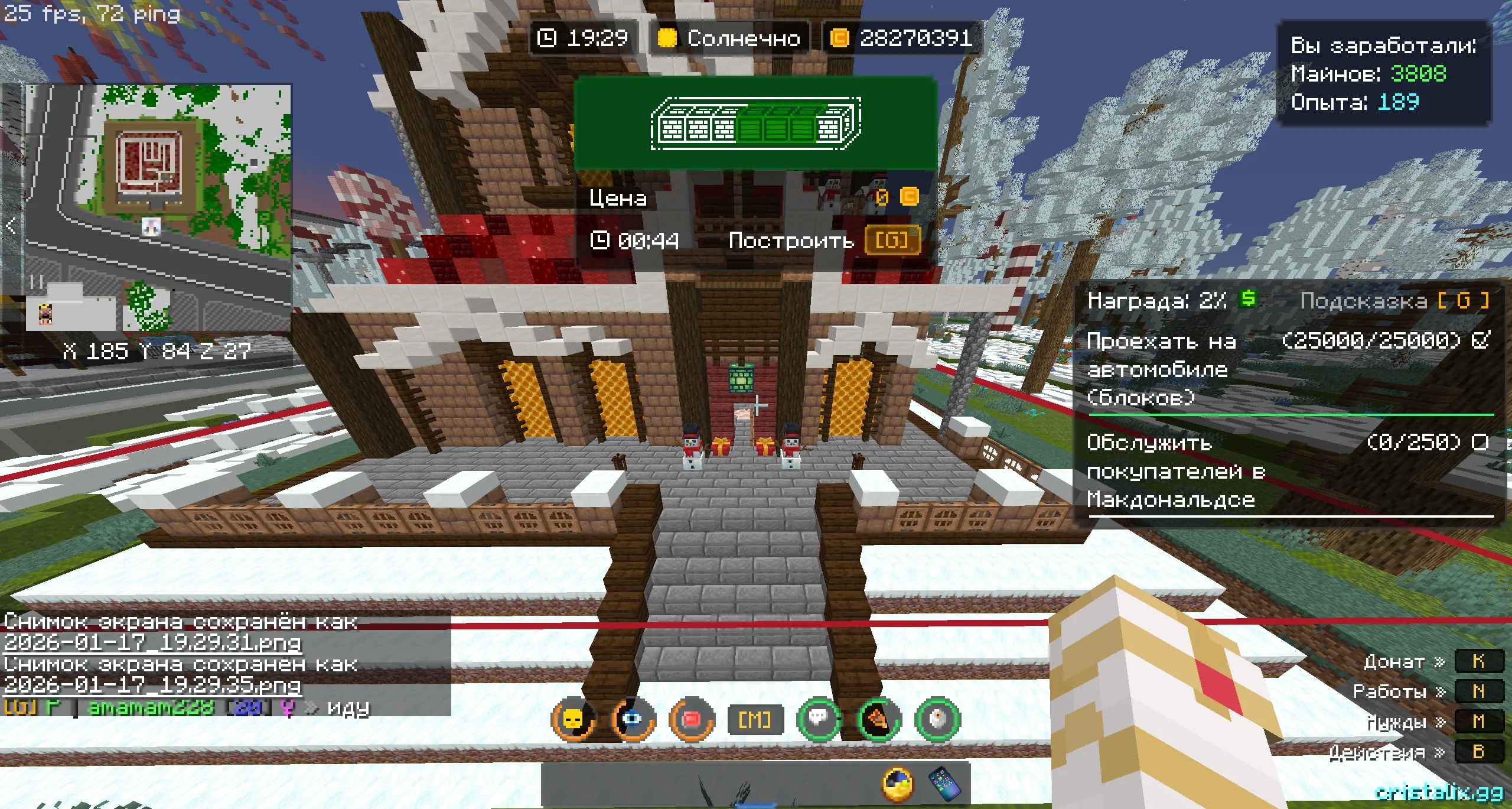Select the pizza slice hunger icon

(879, 719)
